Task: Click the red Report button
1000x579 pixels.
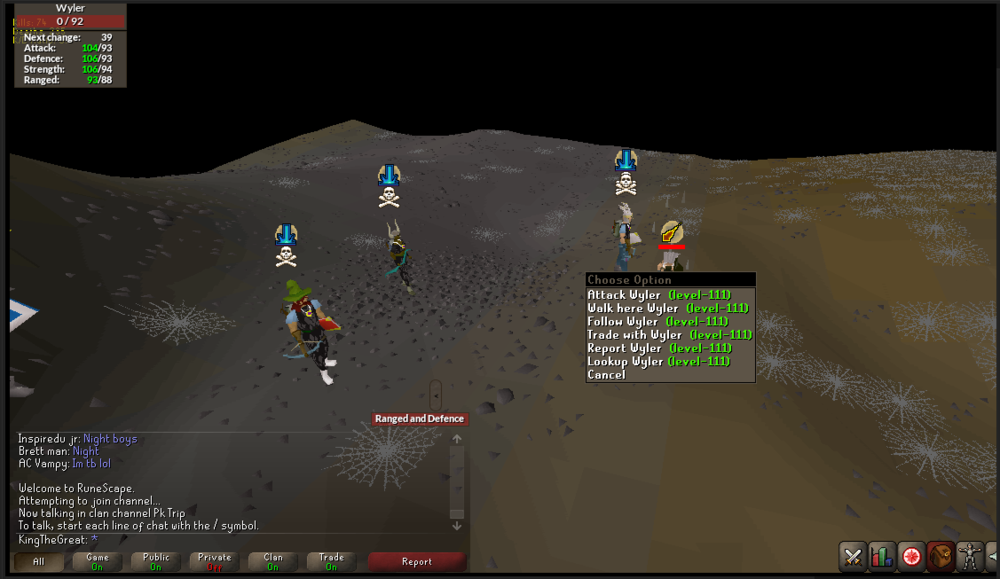Action: coord(417,562)
